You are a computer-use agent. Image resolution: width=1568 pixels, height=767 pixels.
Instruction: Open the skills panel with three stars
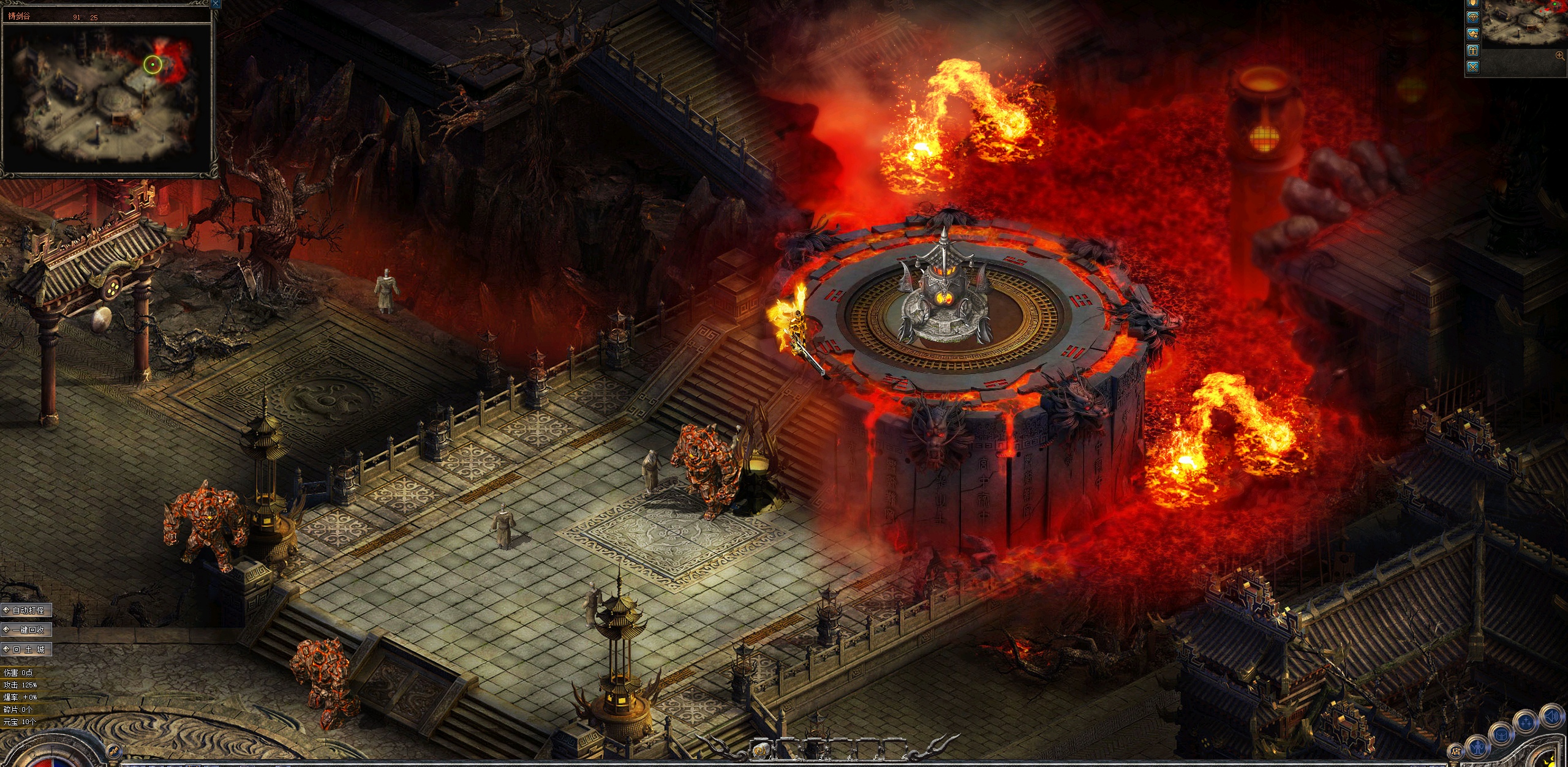tap(1526, 721)
